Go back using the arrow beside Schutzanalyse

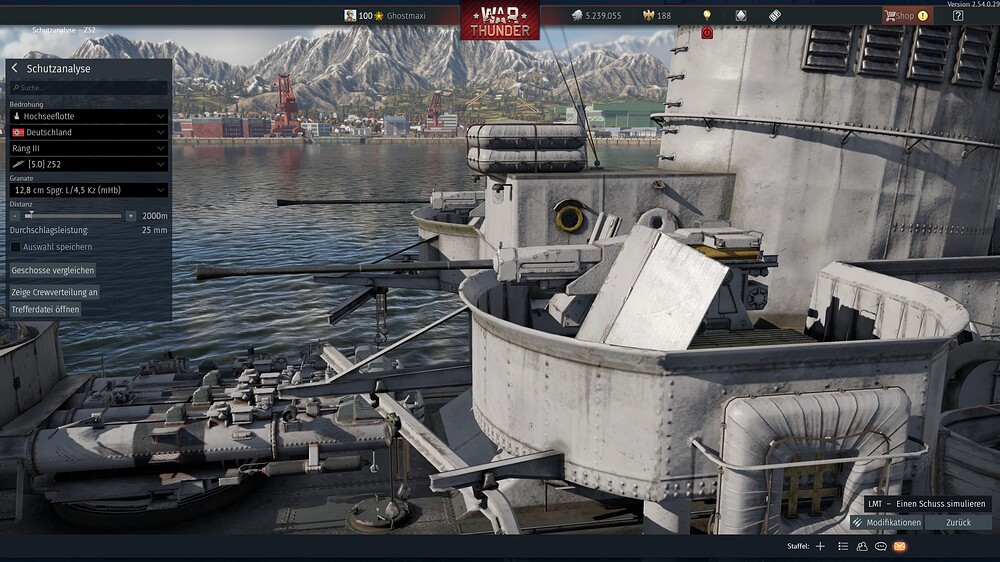[x=15, y=69]
